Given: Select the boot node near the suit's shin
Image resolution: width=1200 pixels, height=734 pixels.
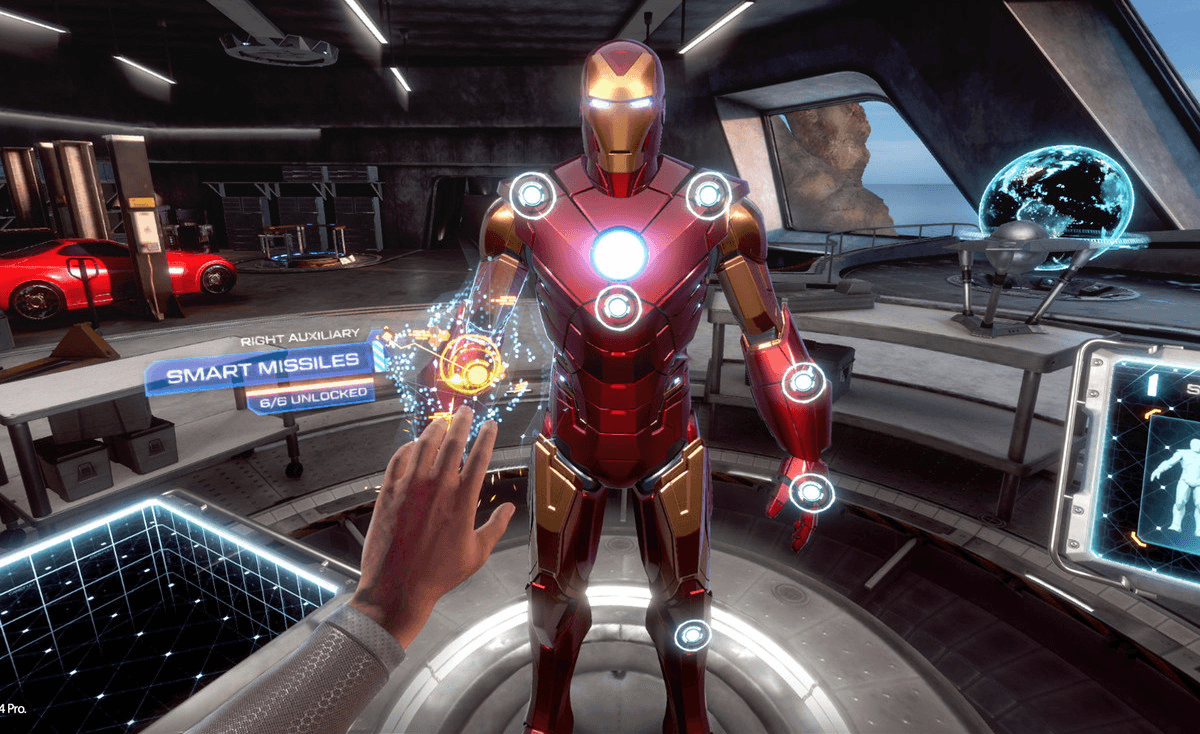Looking at the screenshot, I should coord(692,634).
